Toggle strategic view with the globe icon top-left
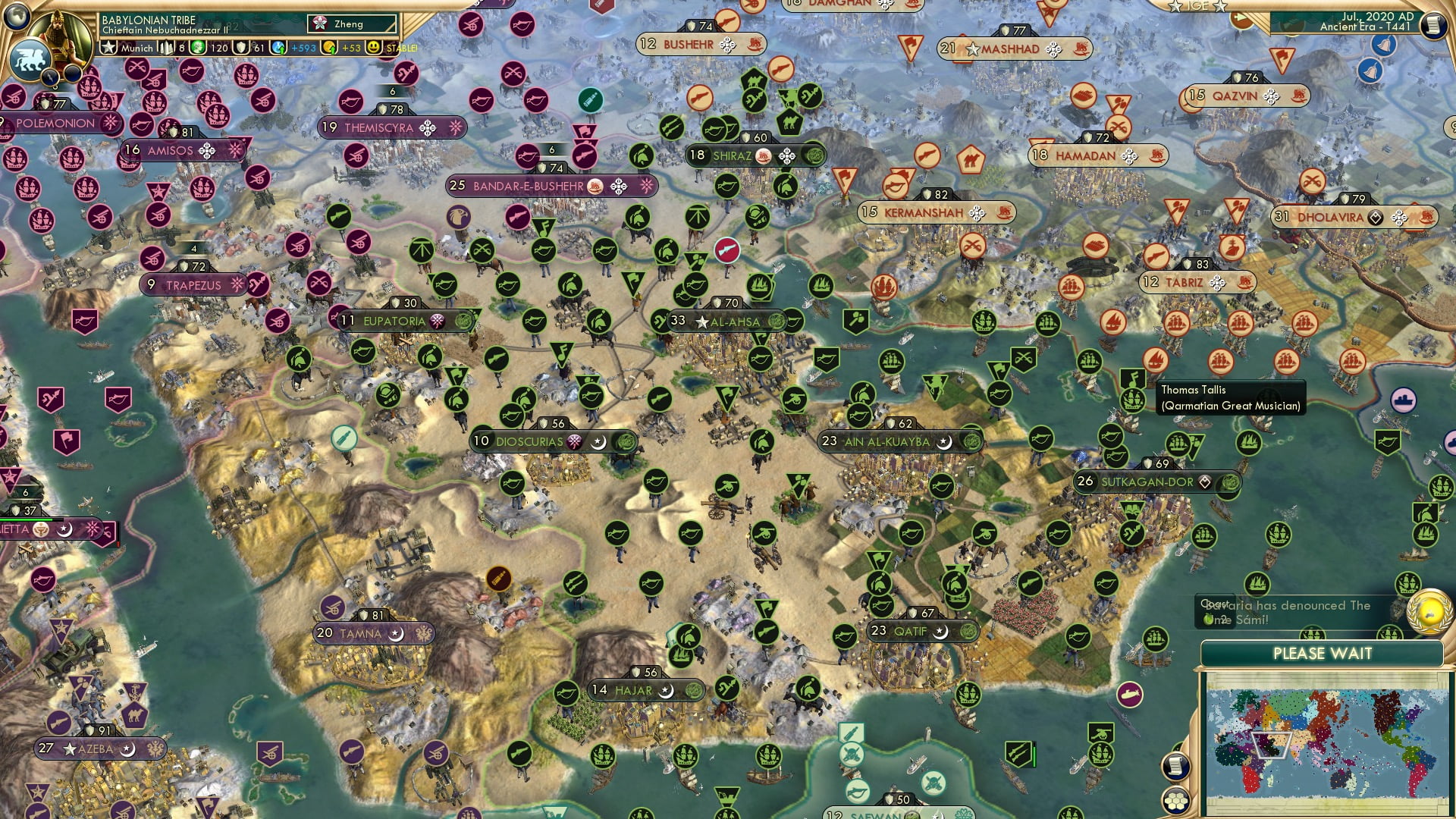Image resolution: width=1456 pixels, height=819 pixels. (17, 17)
